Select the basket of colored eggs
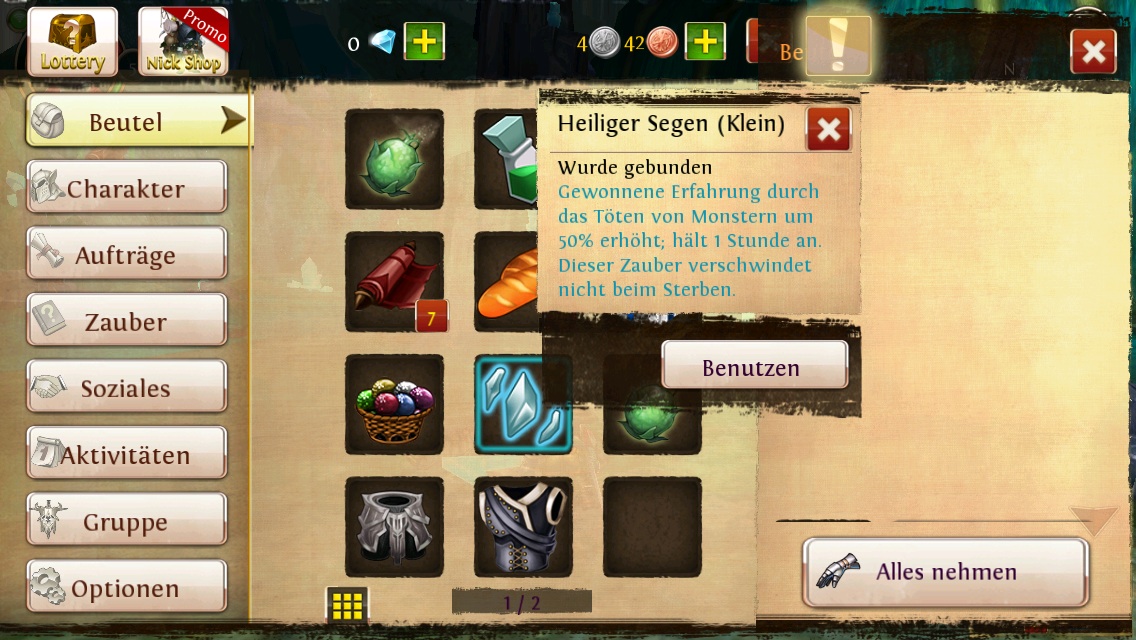The width and height of the screenshot is (1136, 640). click(394, 404)
